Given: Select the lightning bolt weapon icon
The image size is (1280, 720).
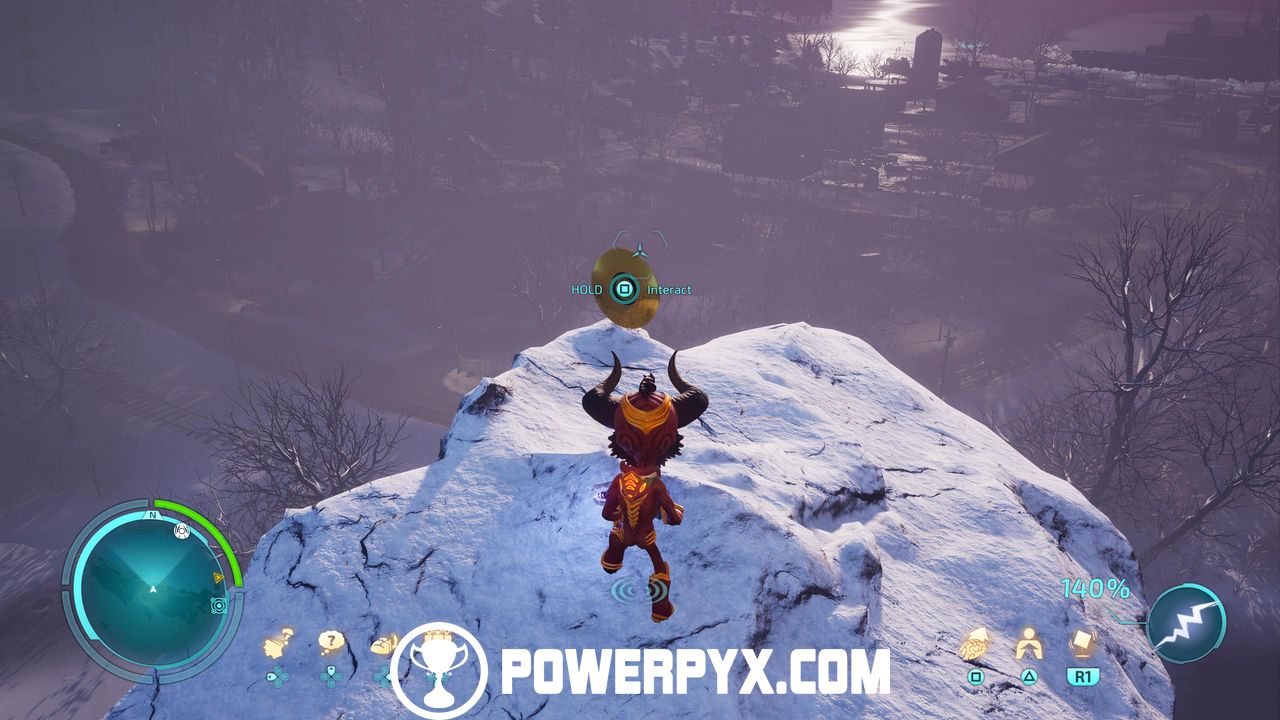Looking at the screenshot, I should pyautogui.click(x=1186, y=623).
